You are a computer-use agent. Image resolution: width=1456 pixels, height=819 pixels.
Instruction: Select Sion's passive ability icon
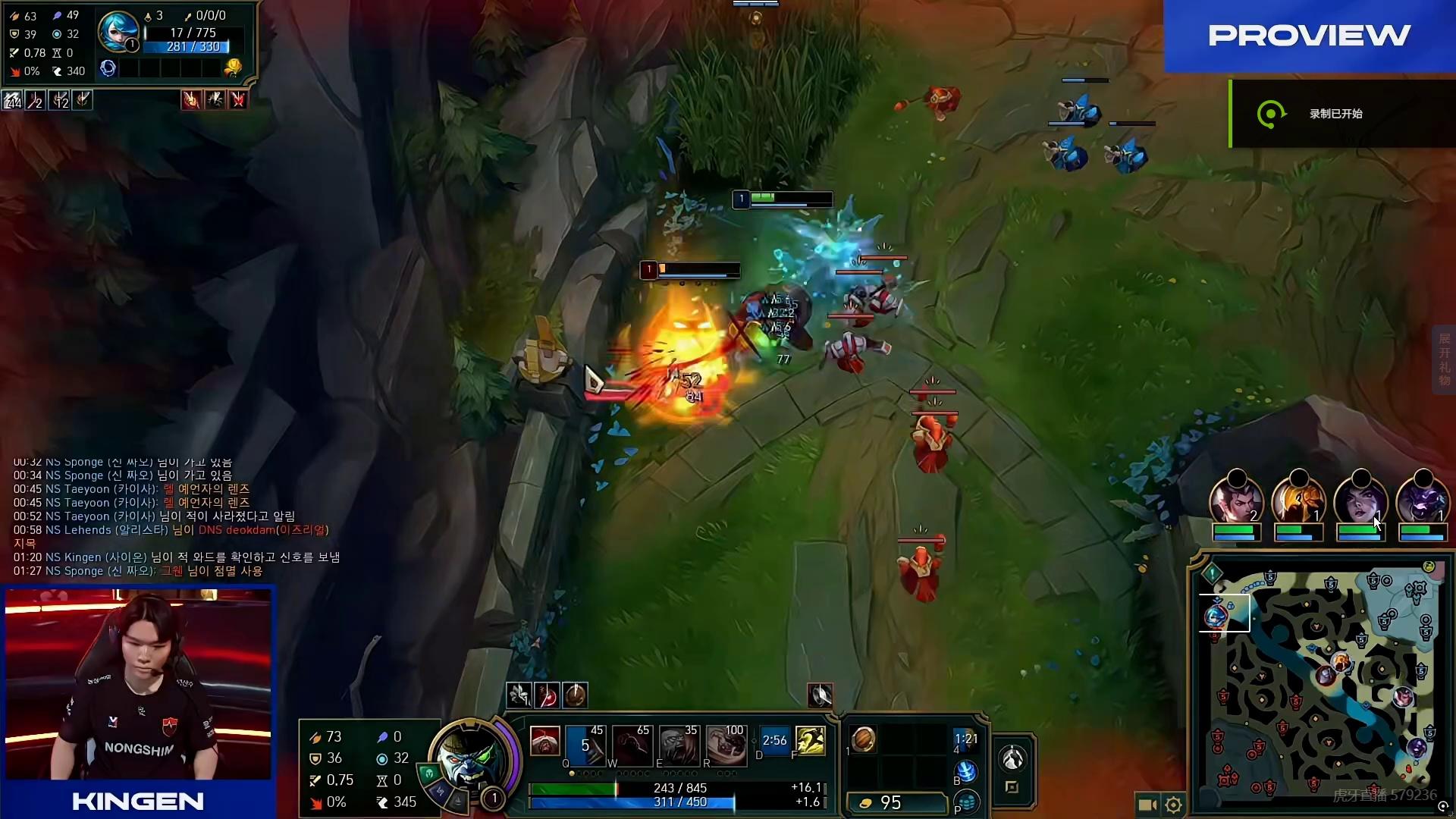pos(544,741)
